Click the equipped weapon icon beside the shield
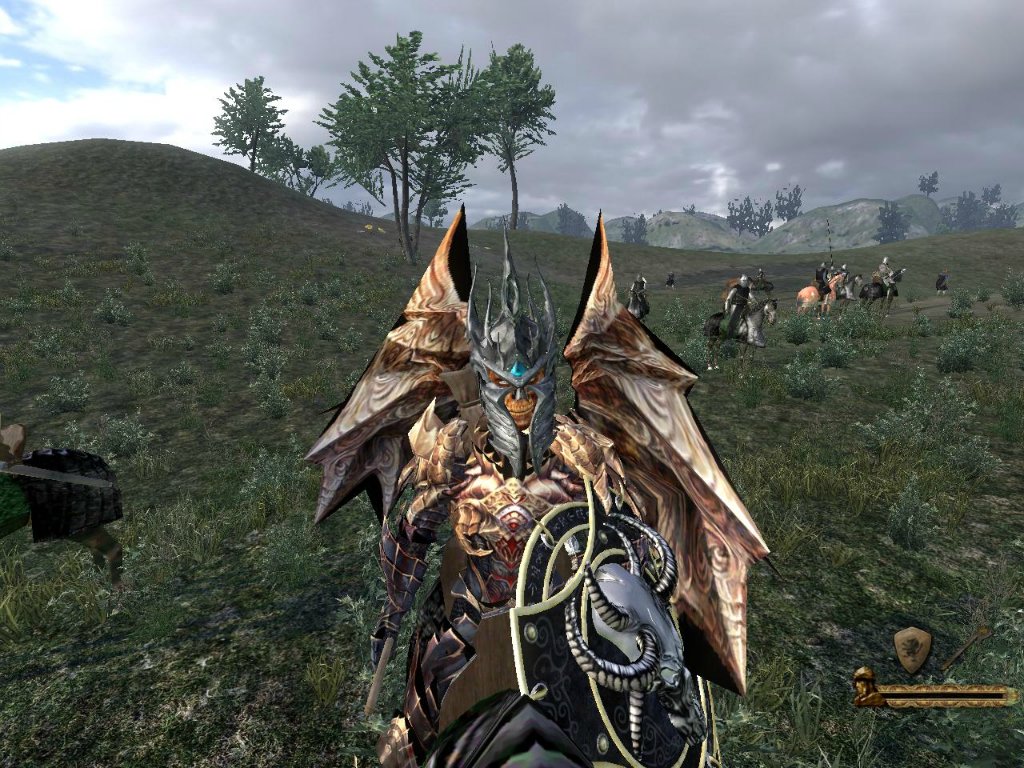 (966, 646)
